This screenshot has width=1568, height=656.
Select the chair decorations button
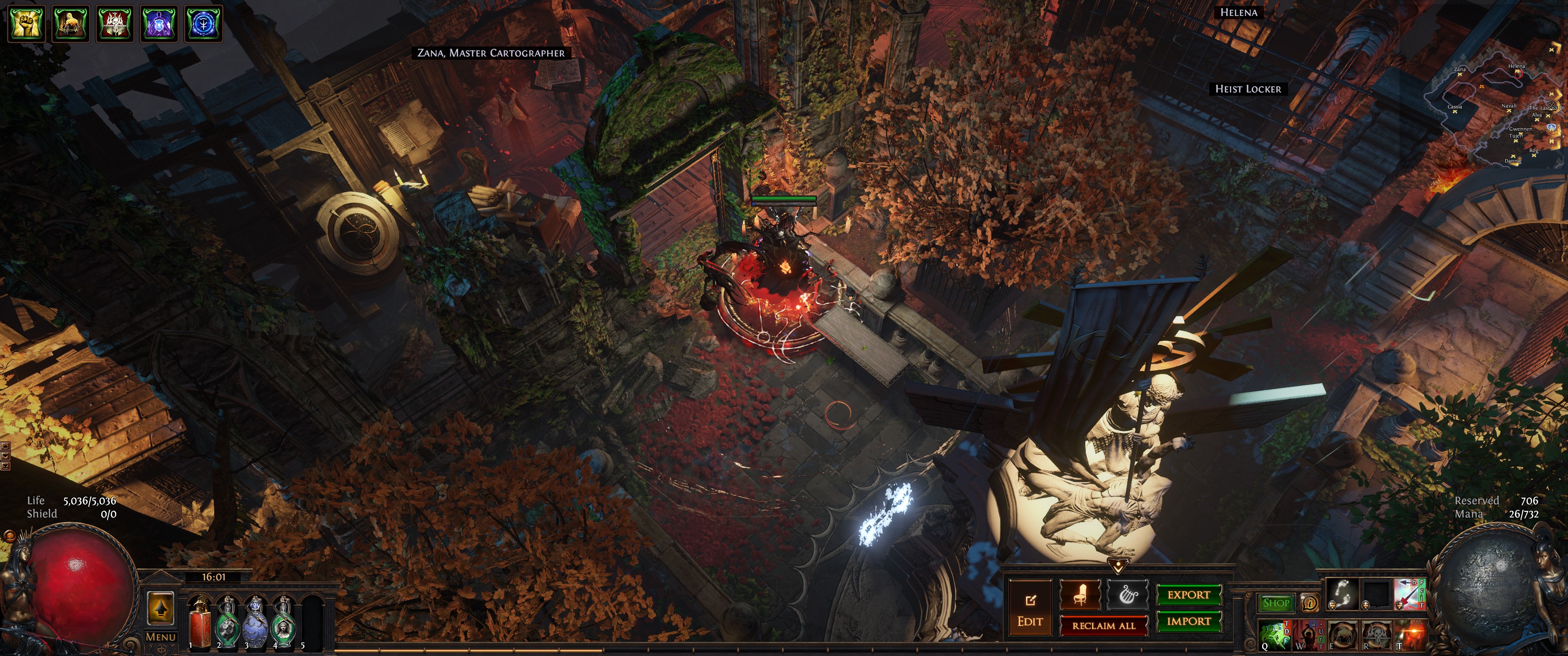pyautogui.click(x=1080, y=594)
